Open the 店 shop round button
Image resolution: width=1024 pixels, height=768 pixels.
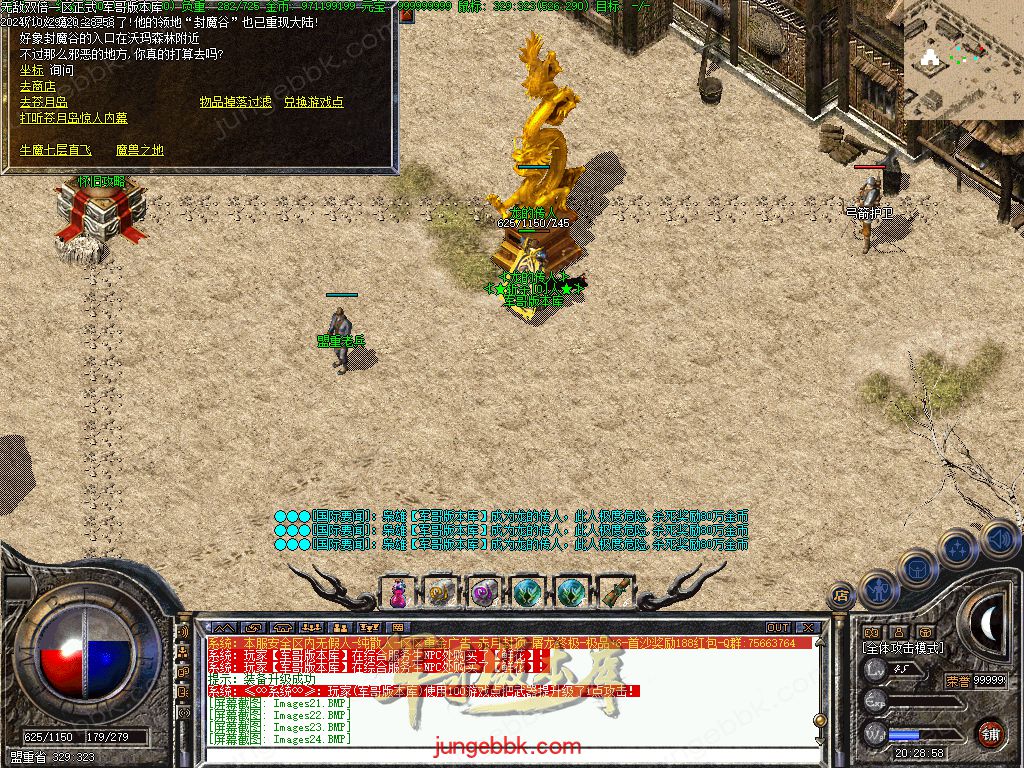[x=840, y=596]
